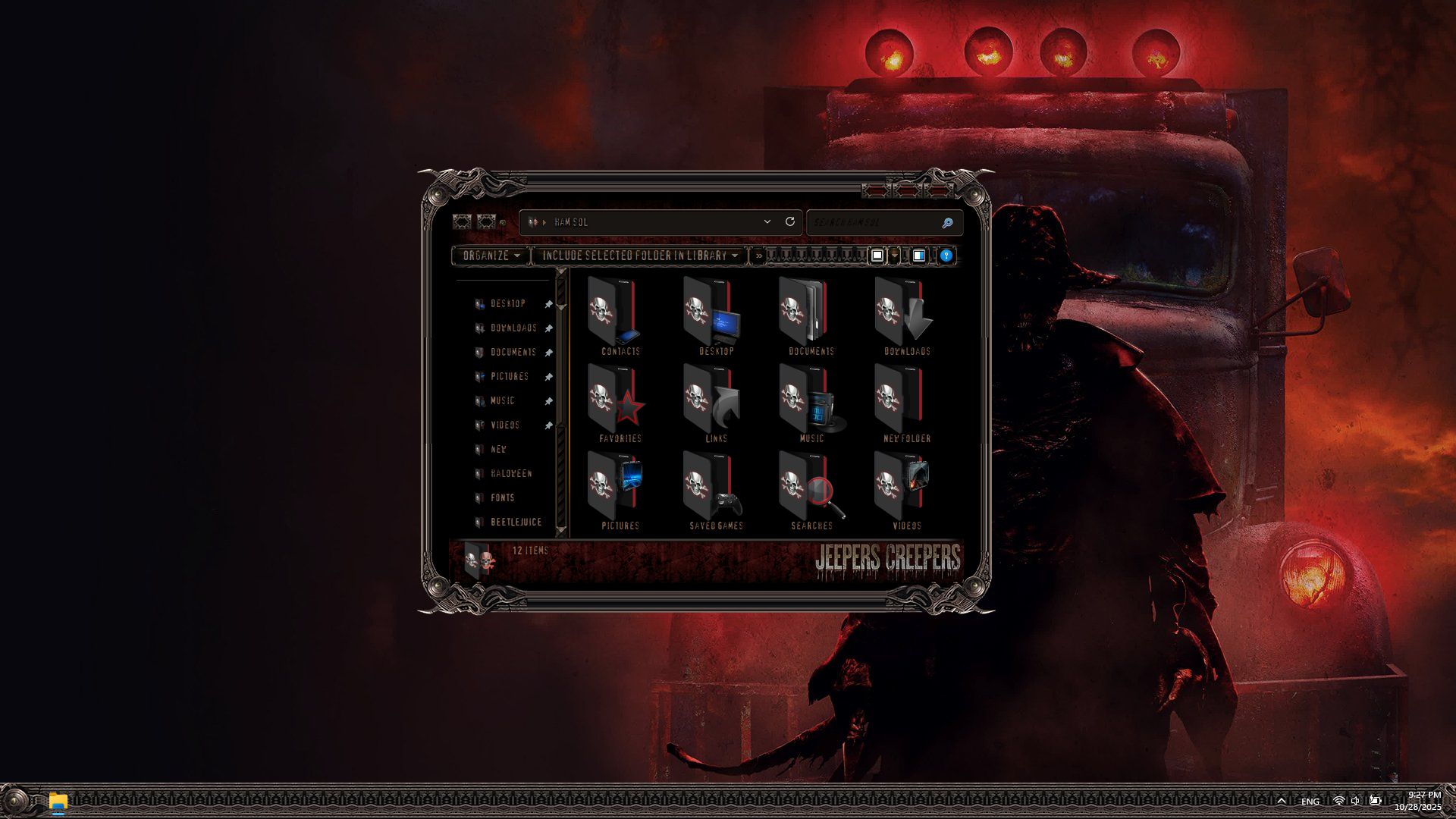The height and width of the screenshot is (819, 1456).
Task: Open File Explorer from the taskbar
Action: click(x=58, y=801)
